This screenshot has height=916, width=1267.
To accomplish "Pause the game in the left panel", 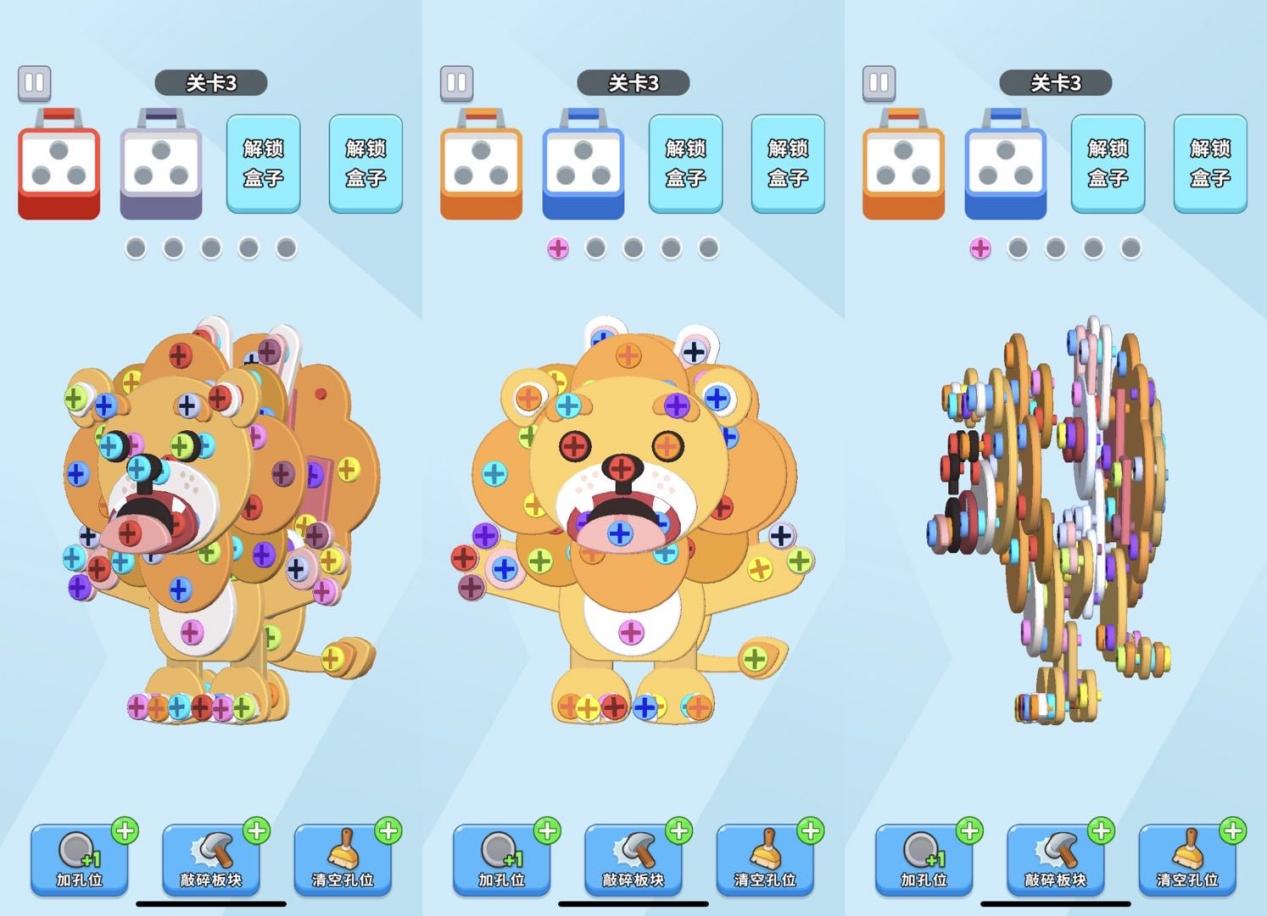I will coord(35,83).
